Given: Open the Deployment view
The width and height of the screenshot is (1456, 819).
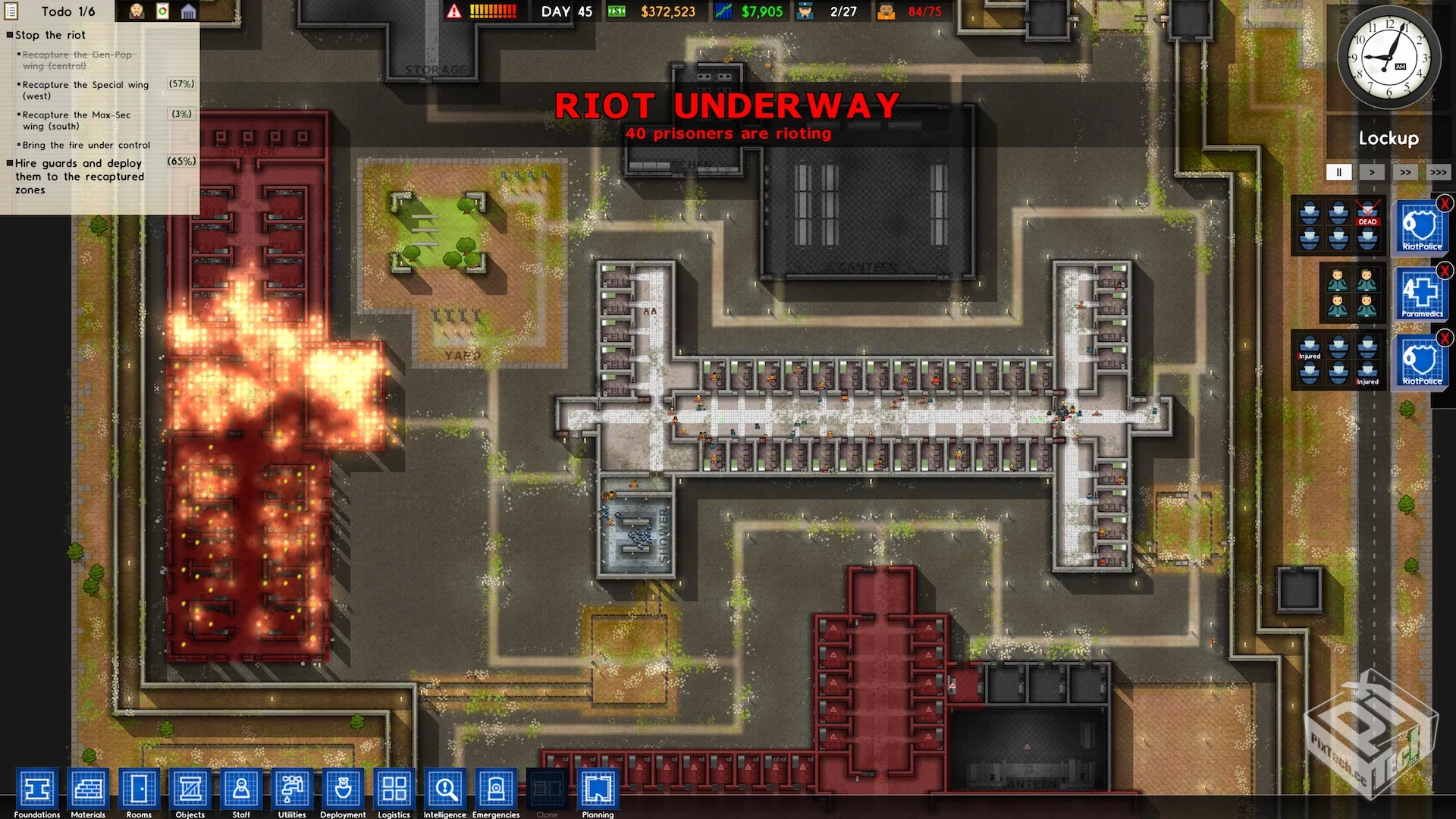Looking at the screenshot, I should [343, 790].
